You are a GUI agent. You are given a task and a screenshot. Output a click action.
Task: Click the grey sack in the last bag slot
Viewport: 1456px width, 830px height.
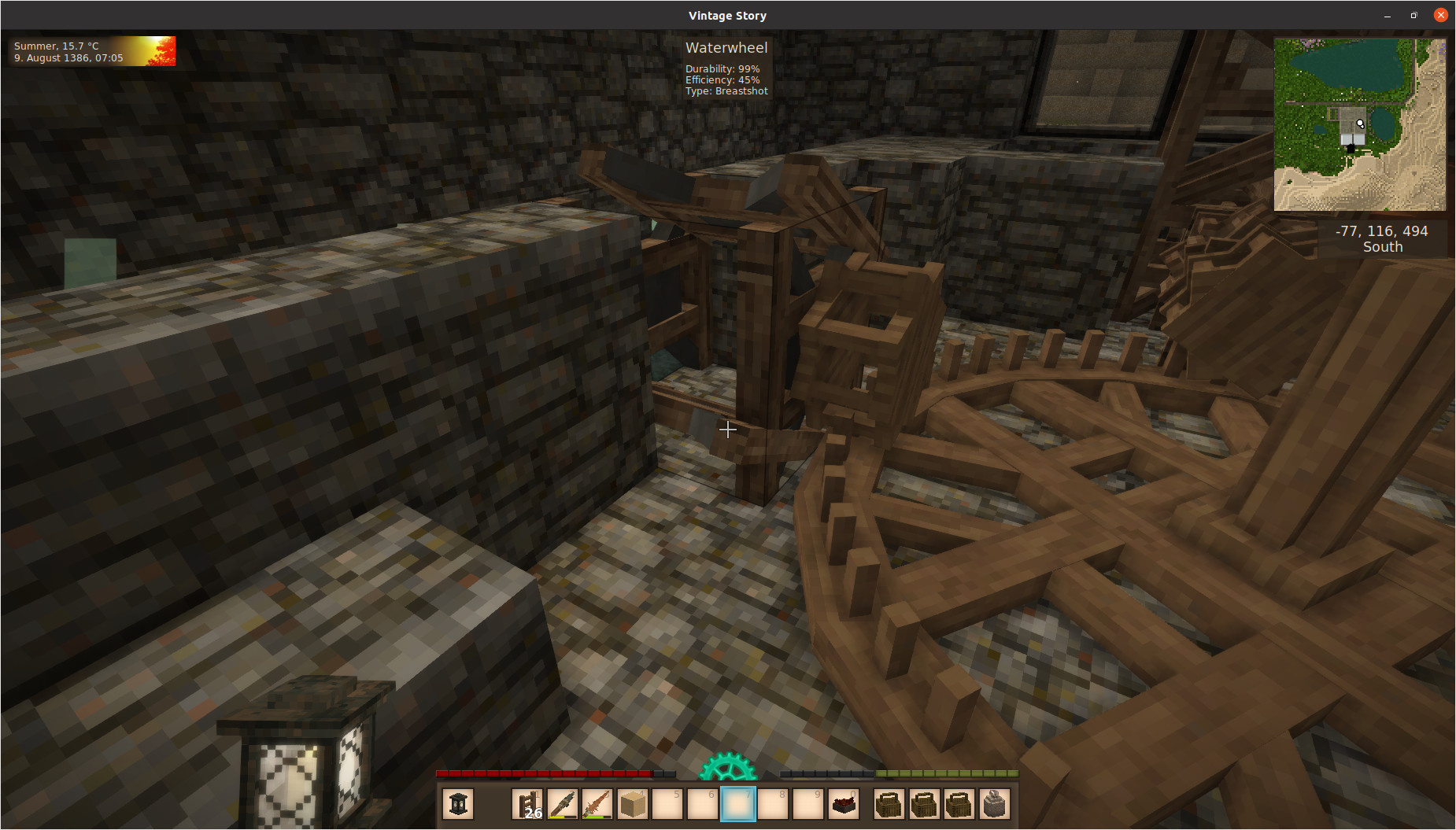994,804
